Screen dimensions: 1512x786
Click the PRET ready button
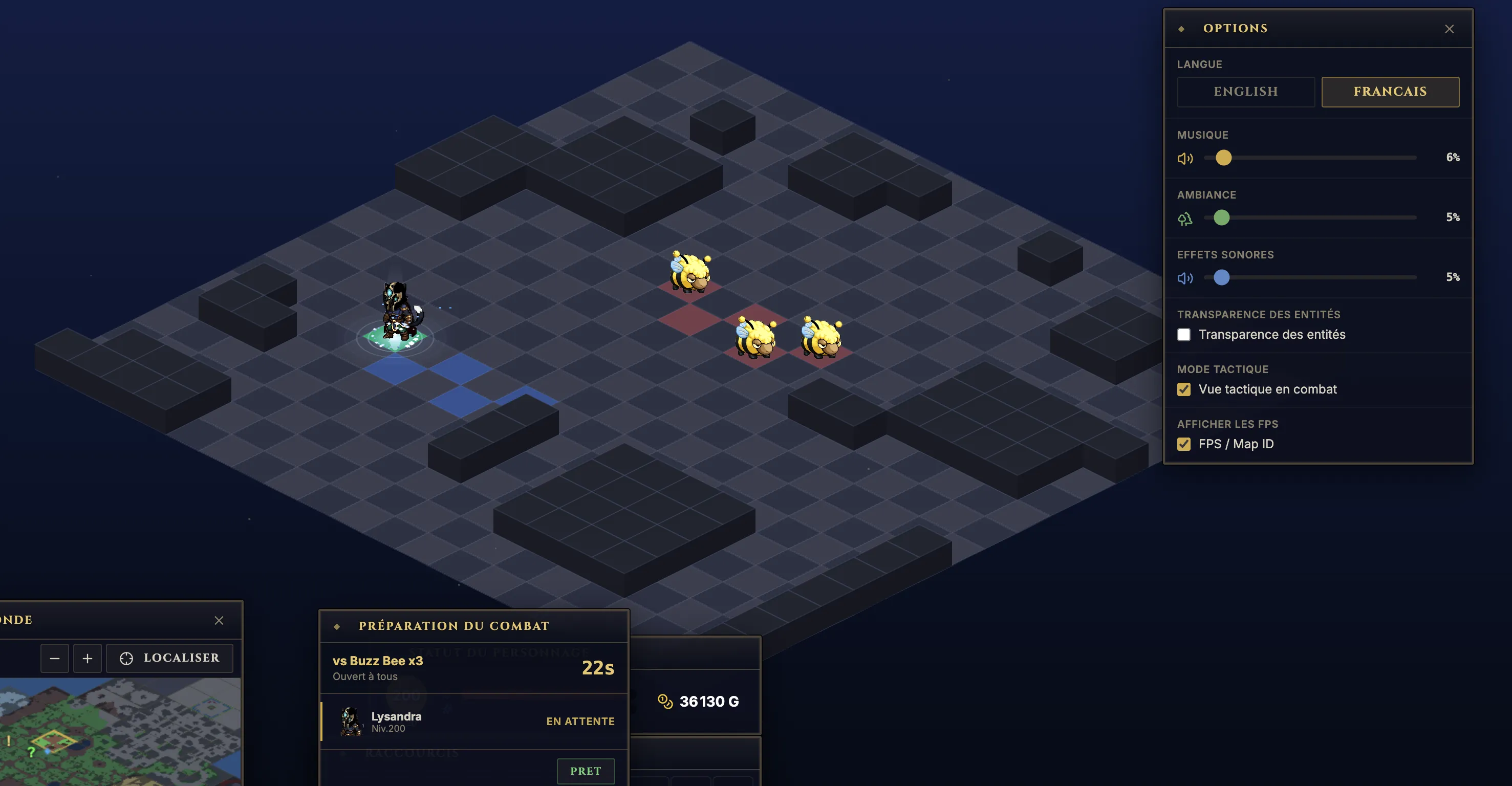585,771
